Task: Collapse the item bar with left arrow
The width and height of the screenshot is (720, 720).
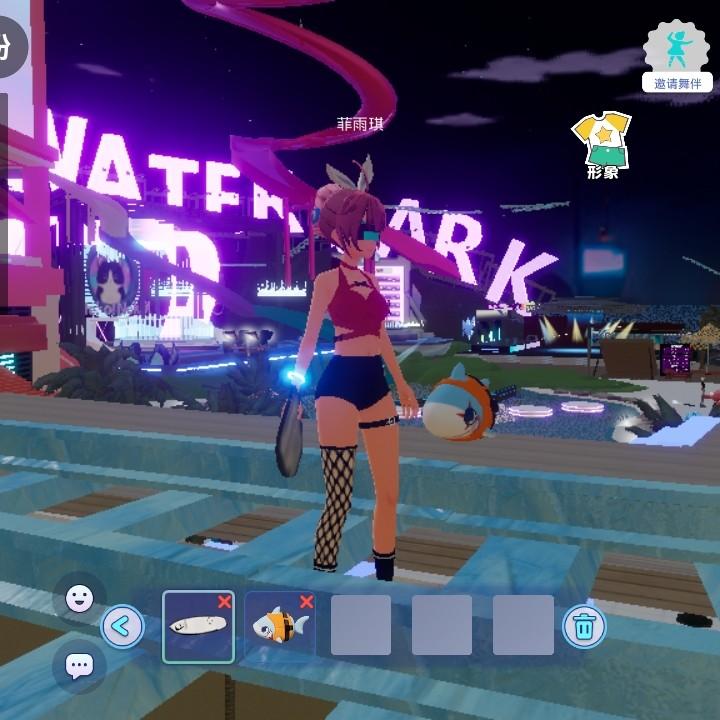Action: pyautogui.click(x=123, y=627)
